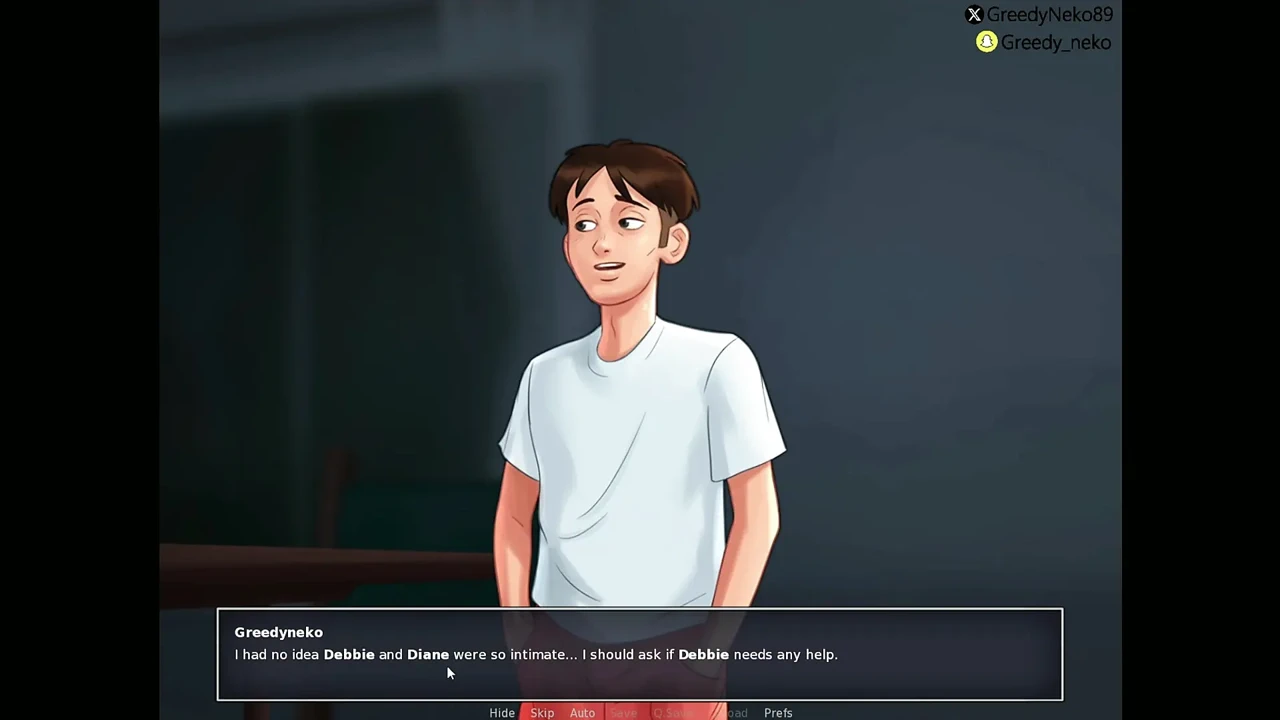This screenshot has height=720, width=1280.
Task: Enable Auto dialogue advance
Action: (x=582, y=713)
